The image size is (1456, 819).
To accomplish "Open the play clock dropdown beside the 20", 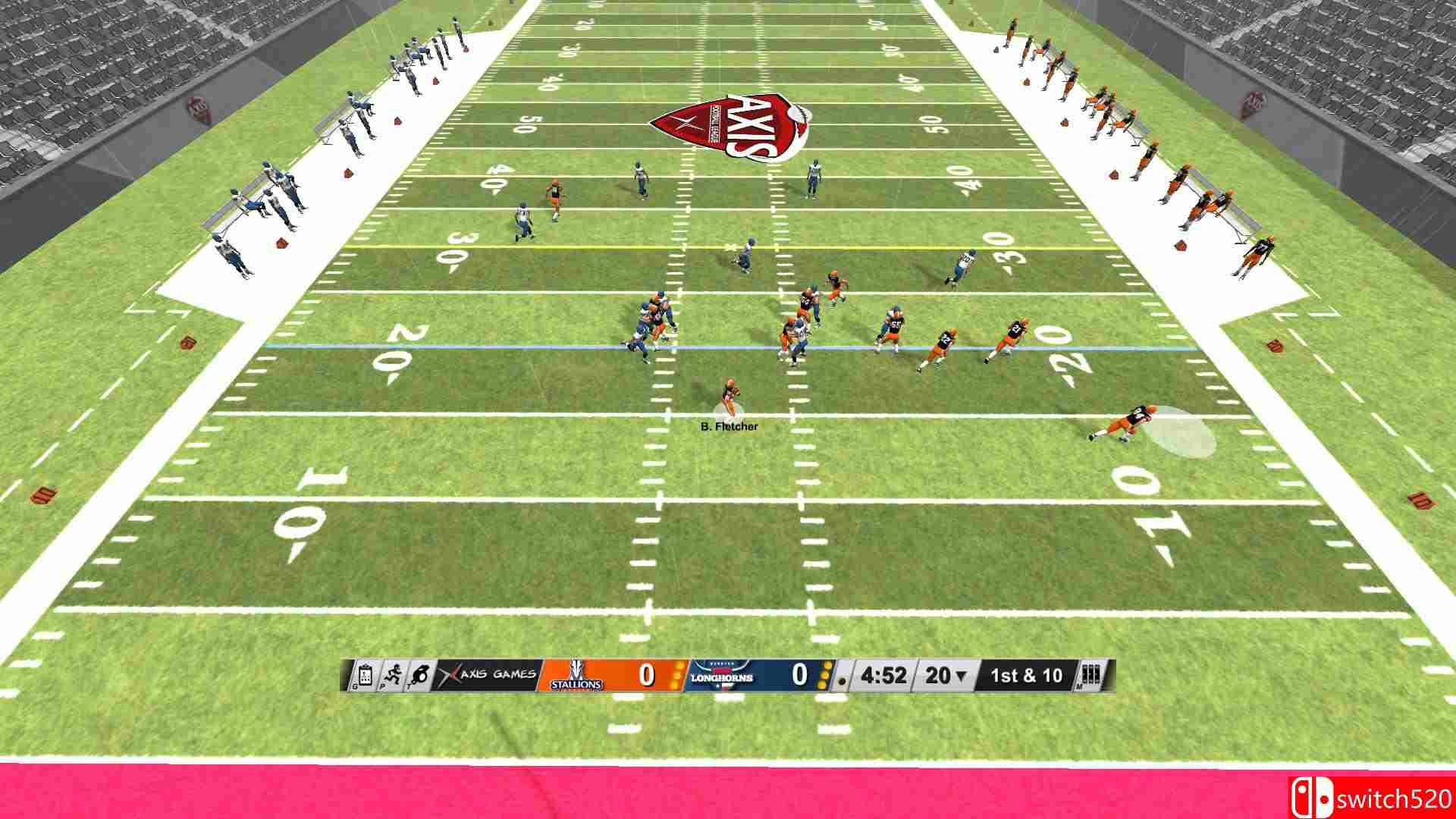I will (959, 676).
